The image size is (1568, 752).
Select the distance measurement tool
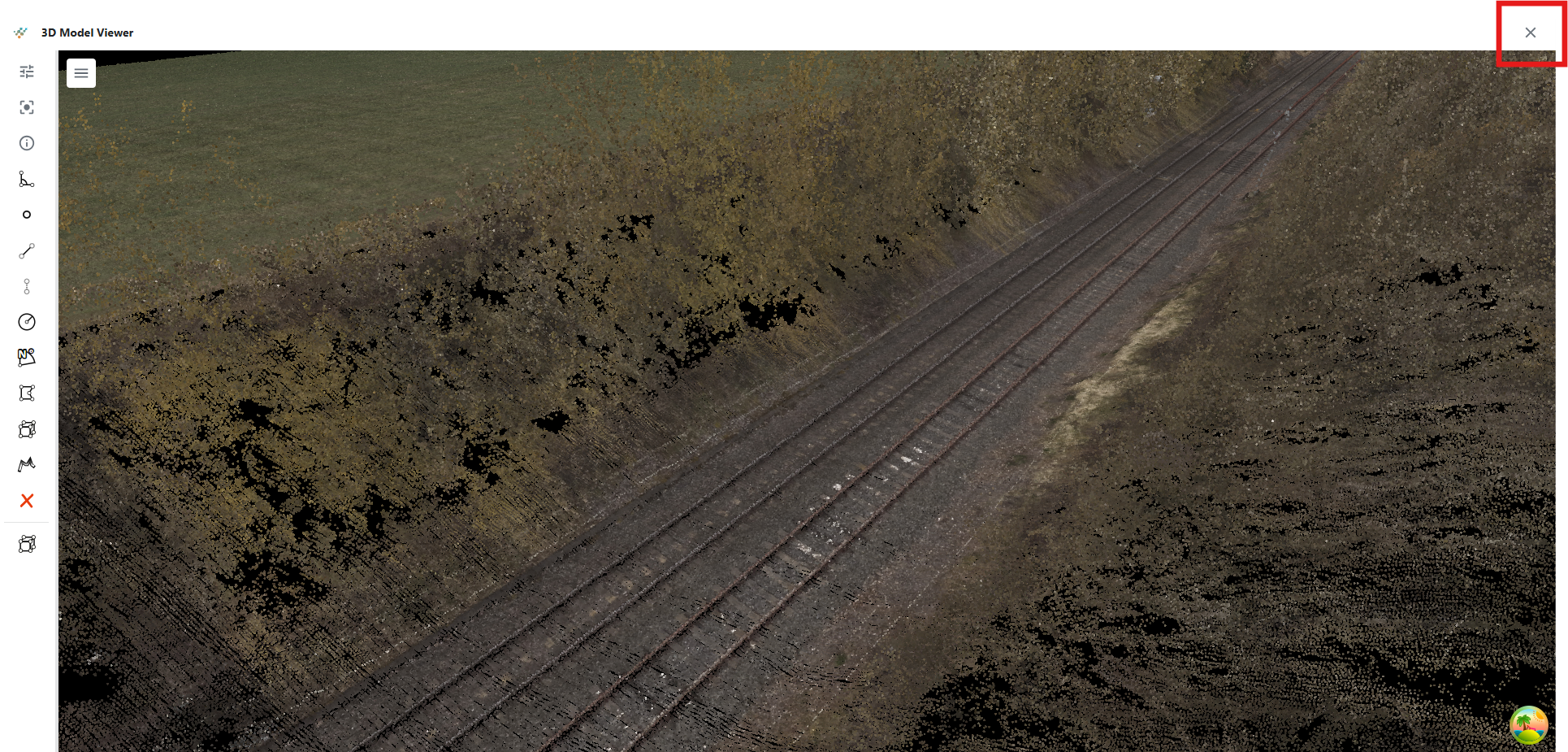point(26,250)
